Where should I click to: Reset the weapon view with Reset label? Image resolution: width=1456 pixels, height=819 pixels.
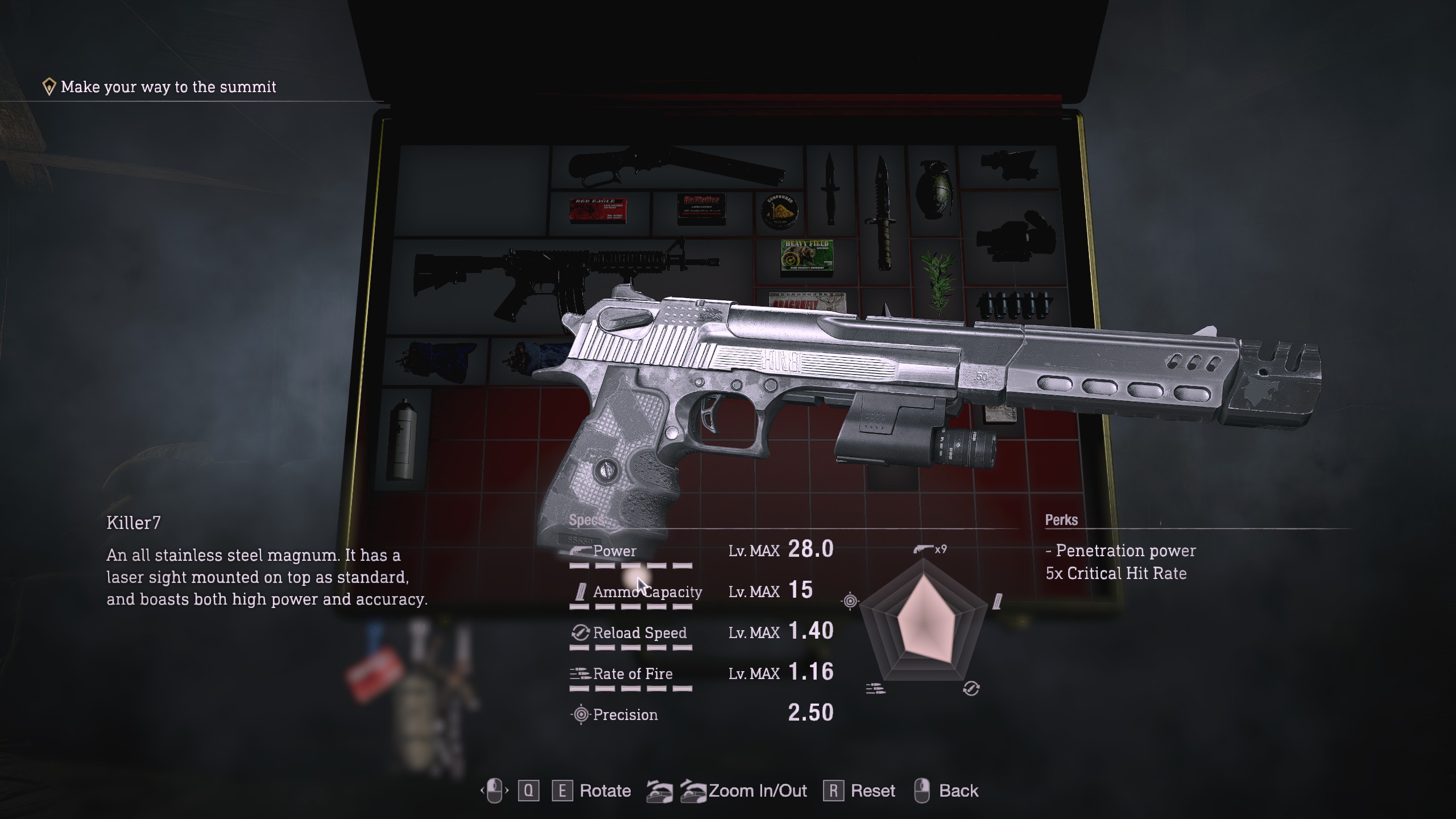point(872,791)
